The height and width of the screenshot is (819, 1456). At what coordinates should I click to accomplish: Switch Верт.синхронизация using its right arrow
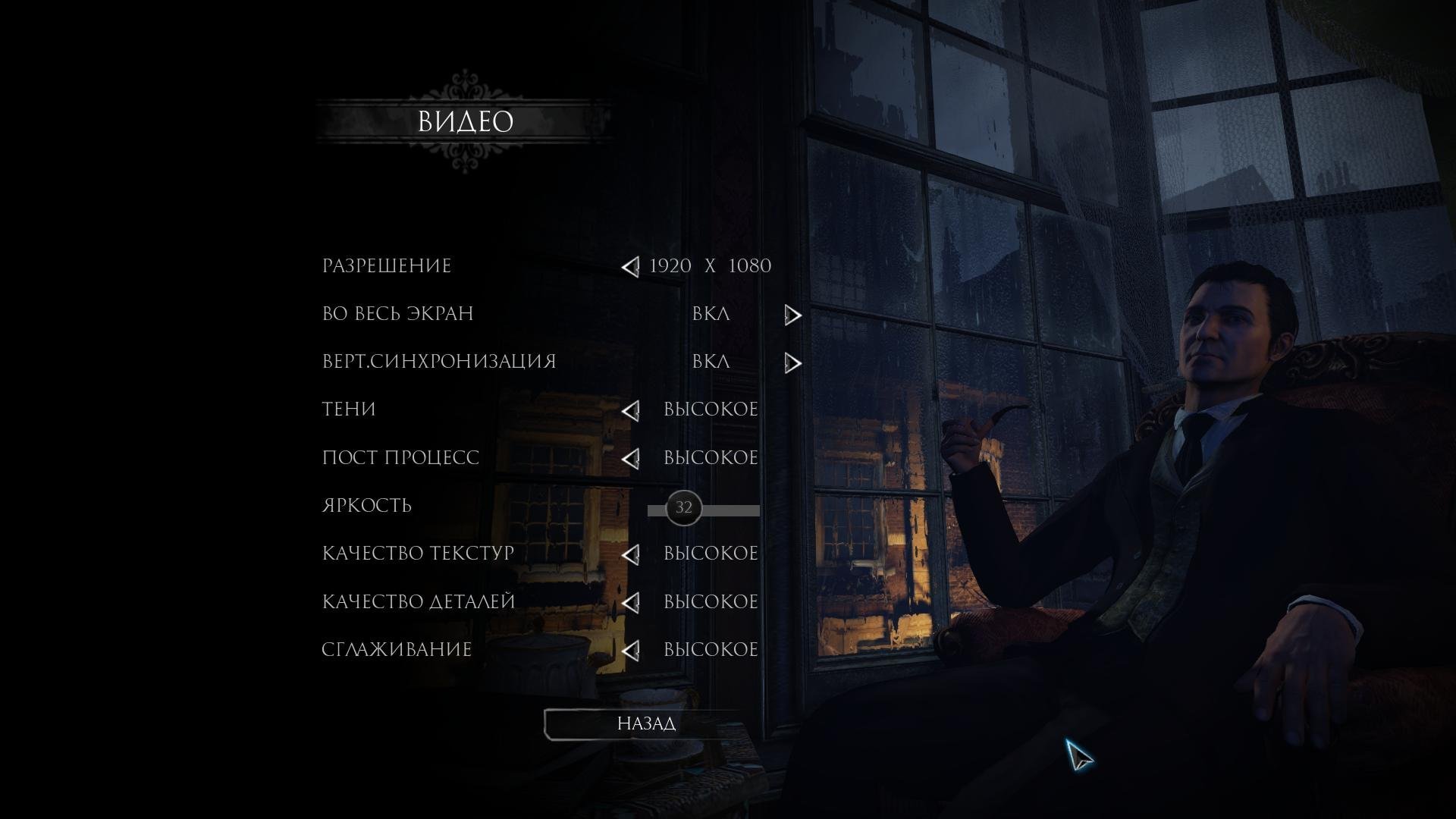point(792,363)
